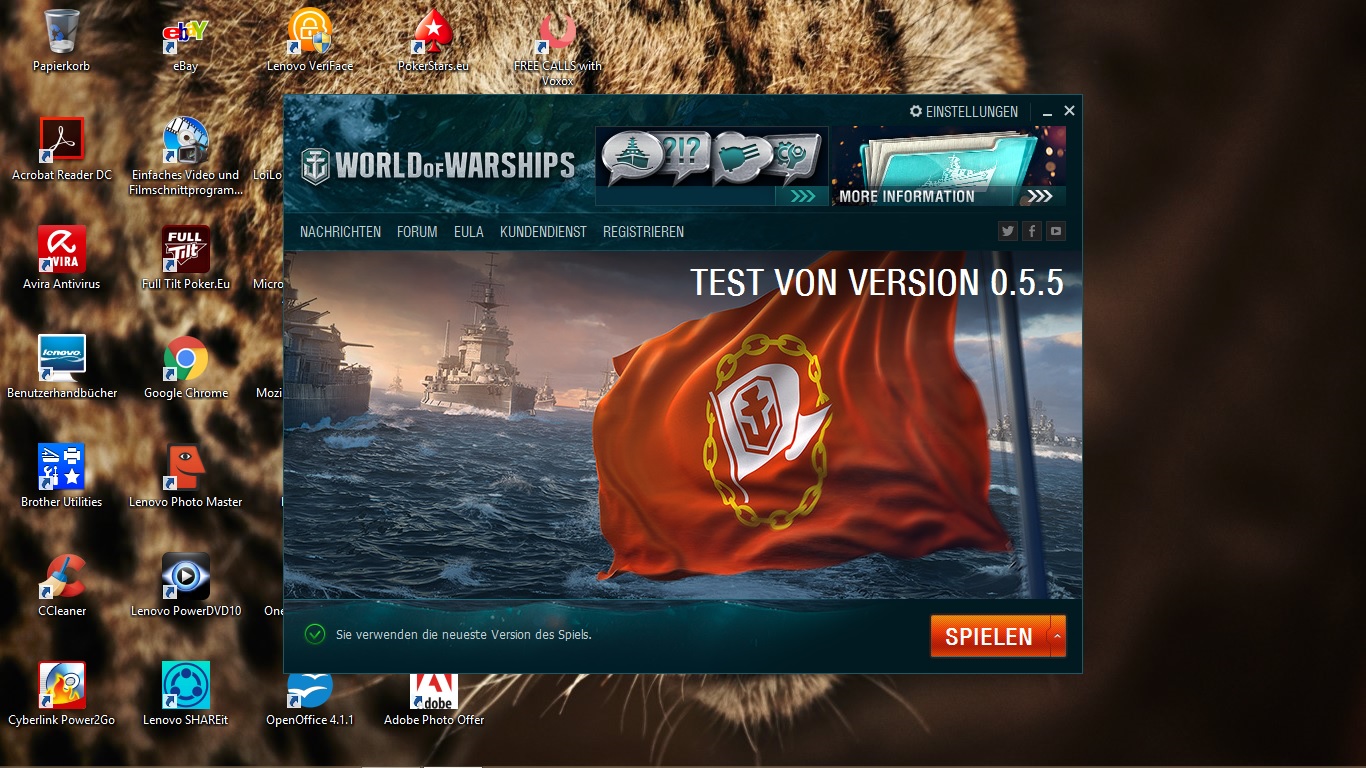Screen dimensions: 1366x768
Task: Select the '?!?' question marks bubble icon
Action: tap(681, 150)
